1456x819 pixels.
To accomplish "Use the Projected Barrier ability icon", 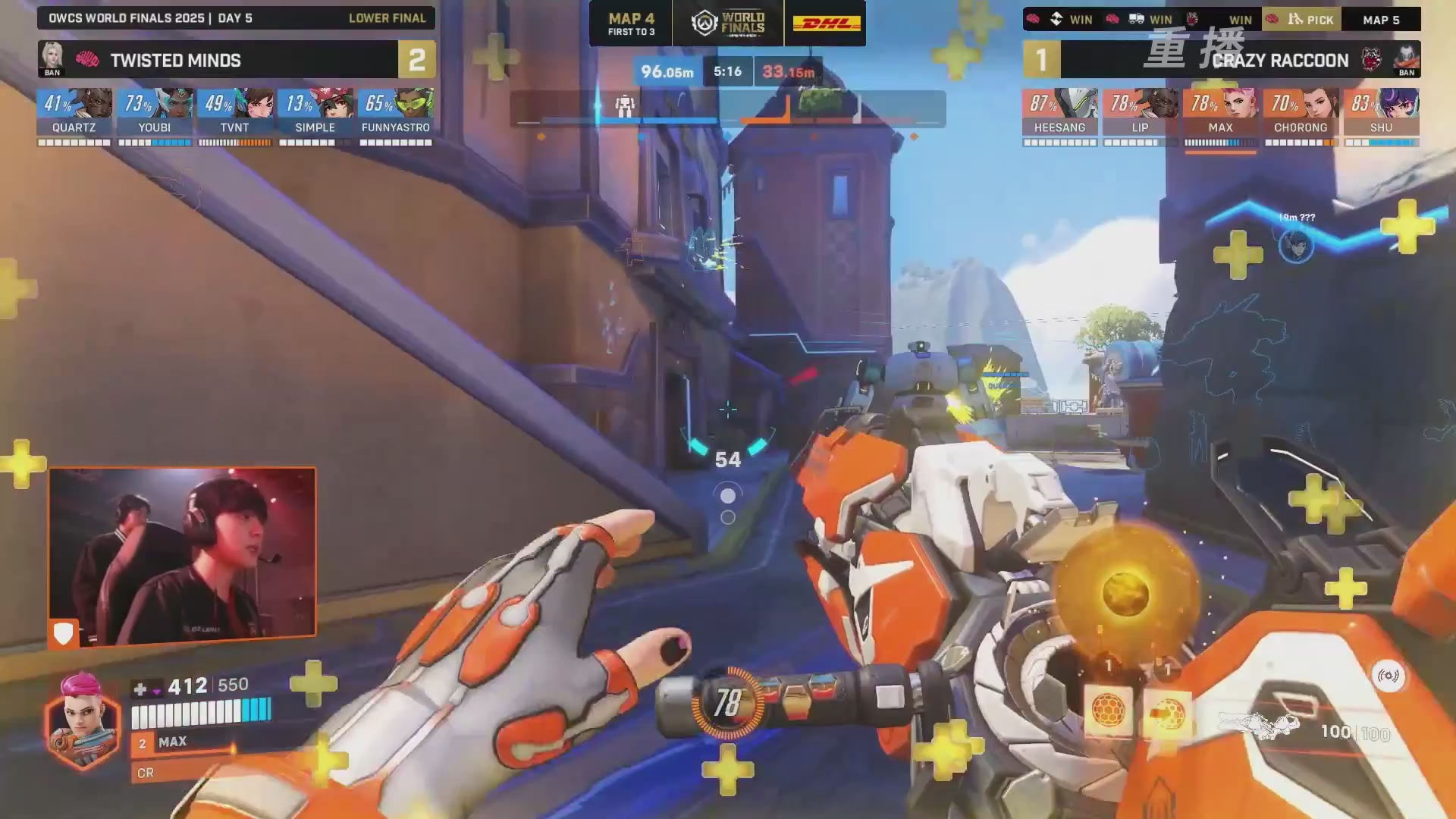I will 1167,713.
